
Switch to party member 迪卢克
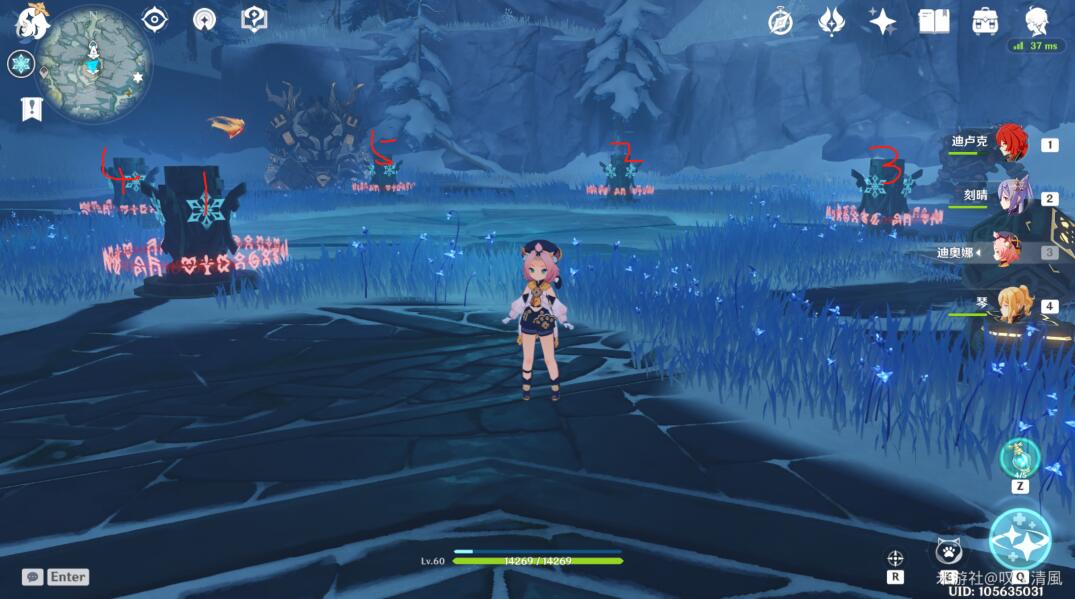coord(1008,144)
